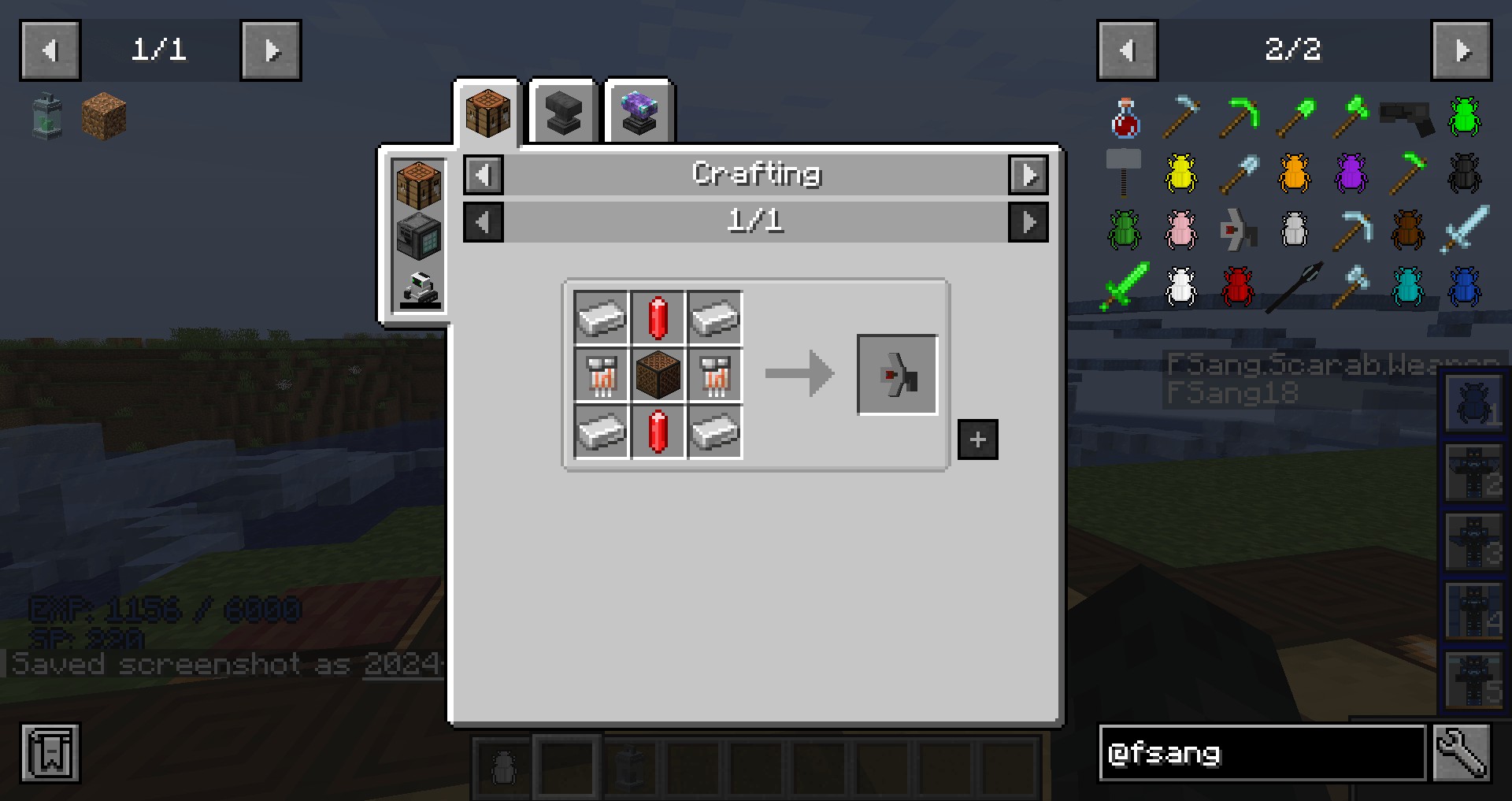Select the red potion in item list
Viewport: 1512px width, 801px height.
click(x=1125, y=118)
